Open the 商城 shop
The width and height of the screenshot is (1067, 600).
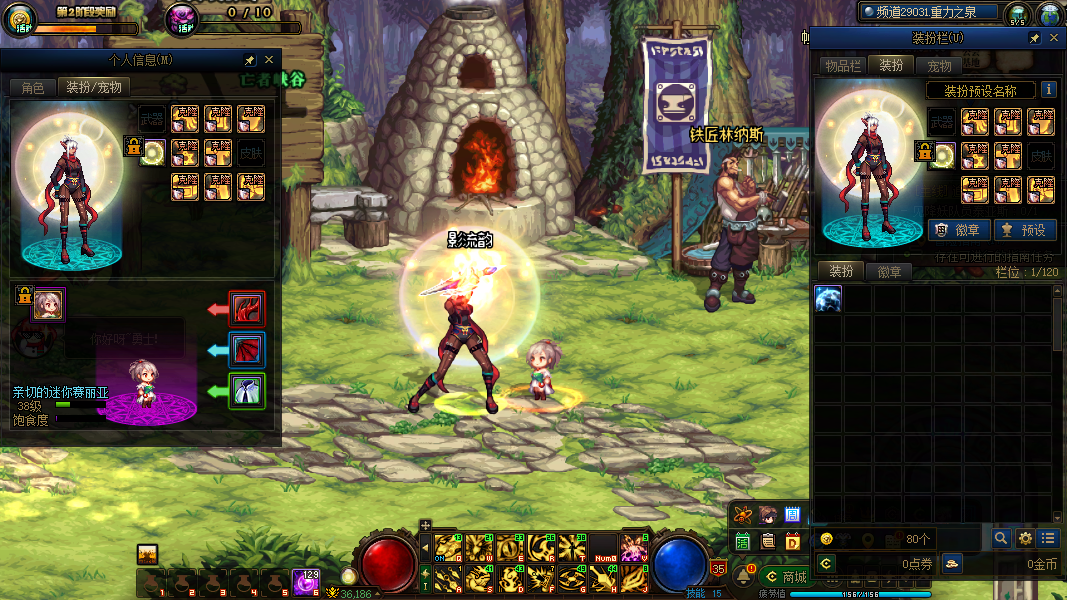point(784,577)
